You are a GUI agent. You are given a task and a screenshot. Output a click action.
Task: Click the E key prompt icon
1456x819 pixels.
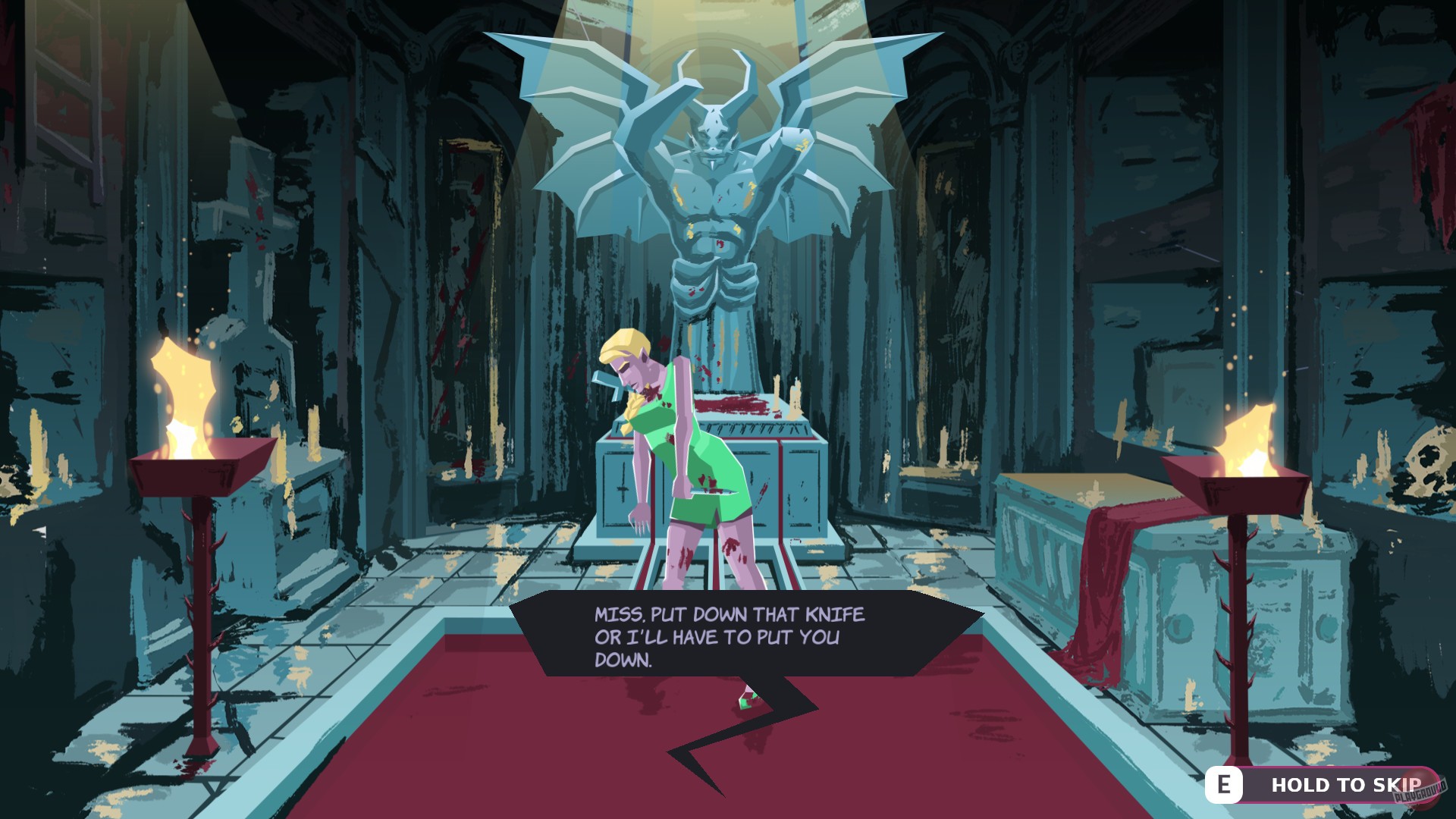tap(1224, 786)
